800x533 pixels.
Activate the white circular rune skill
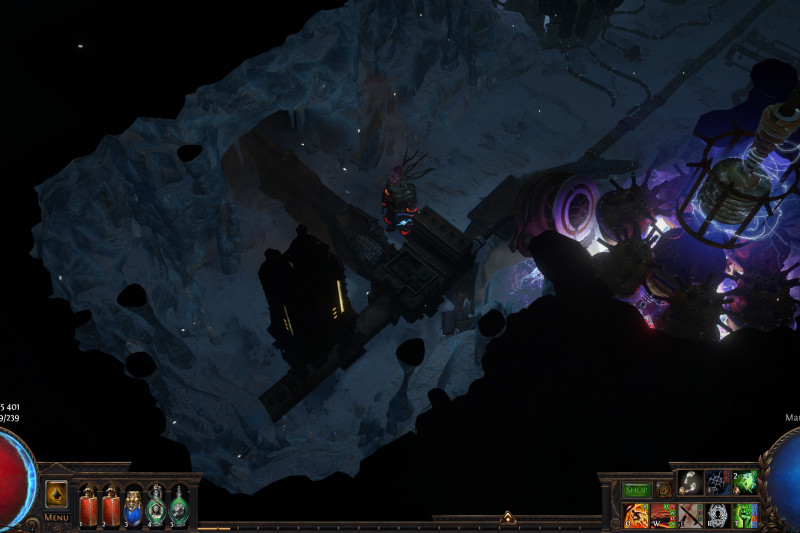pyautogui.click(x=718, y=516)
